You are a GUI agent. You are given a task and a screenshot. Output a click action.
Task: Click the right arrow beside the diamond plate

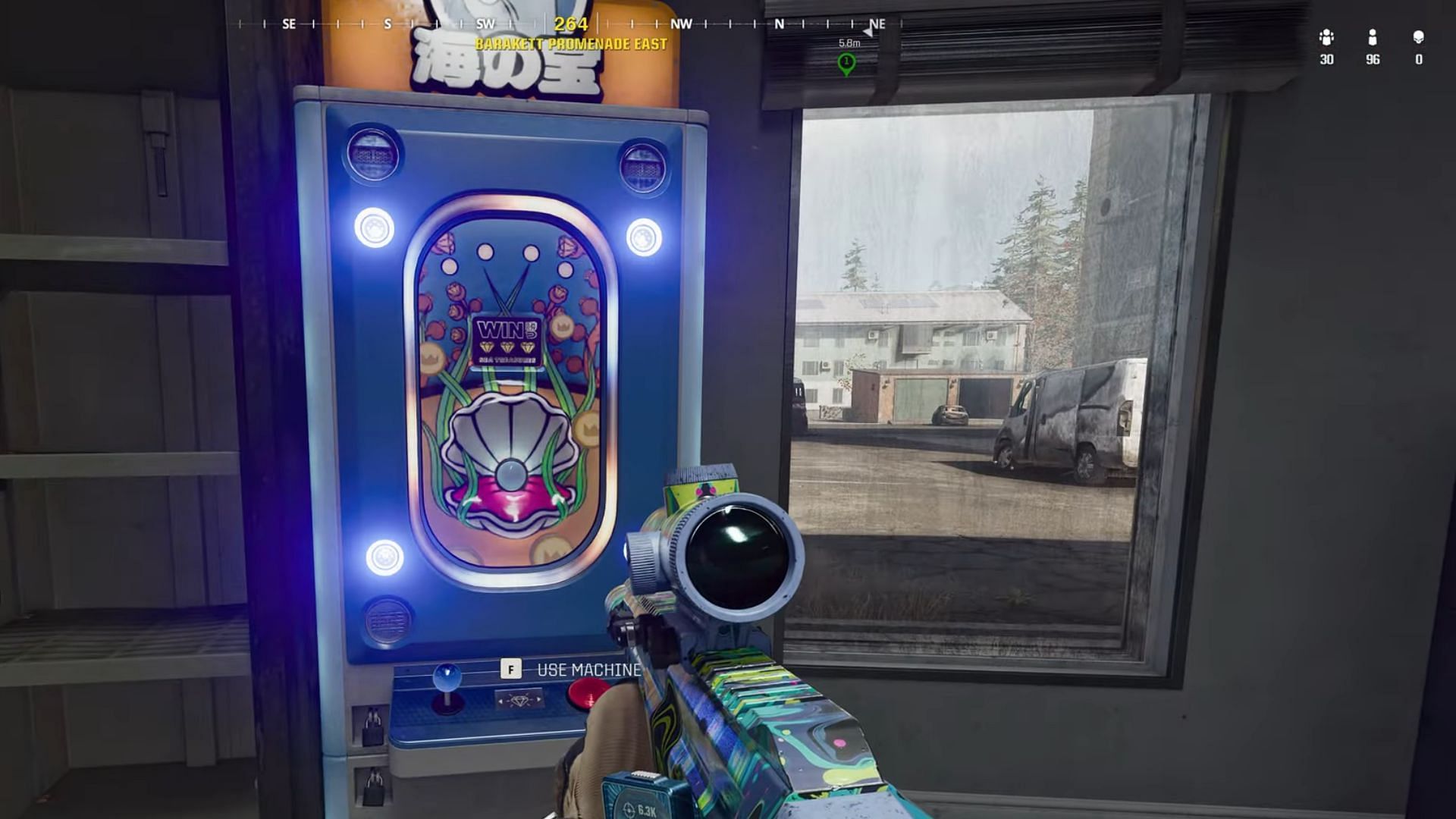[538, 699]
